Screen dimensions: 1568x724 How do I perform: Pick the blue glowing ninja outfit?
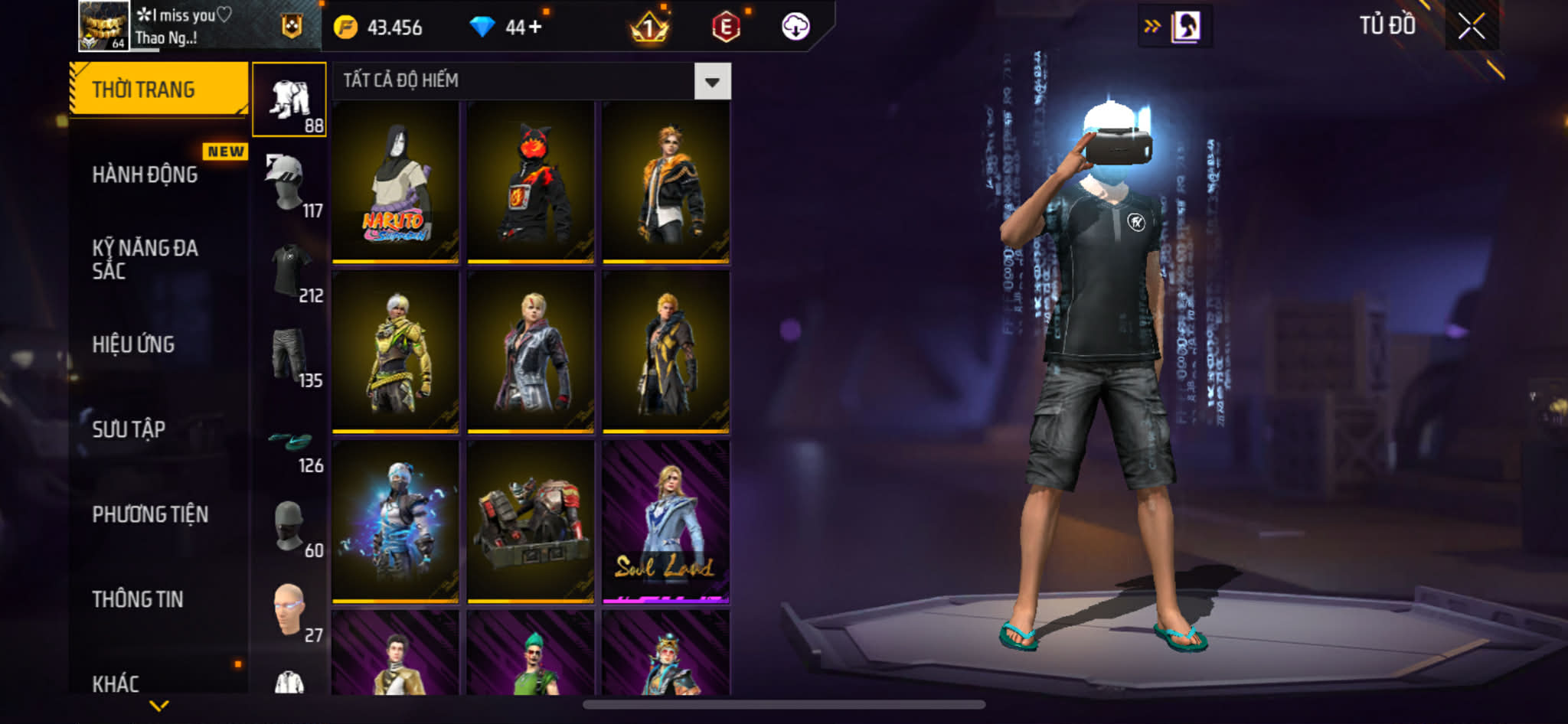(x=395, y=522)
